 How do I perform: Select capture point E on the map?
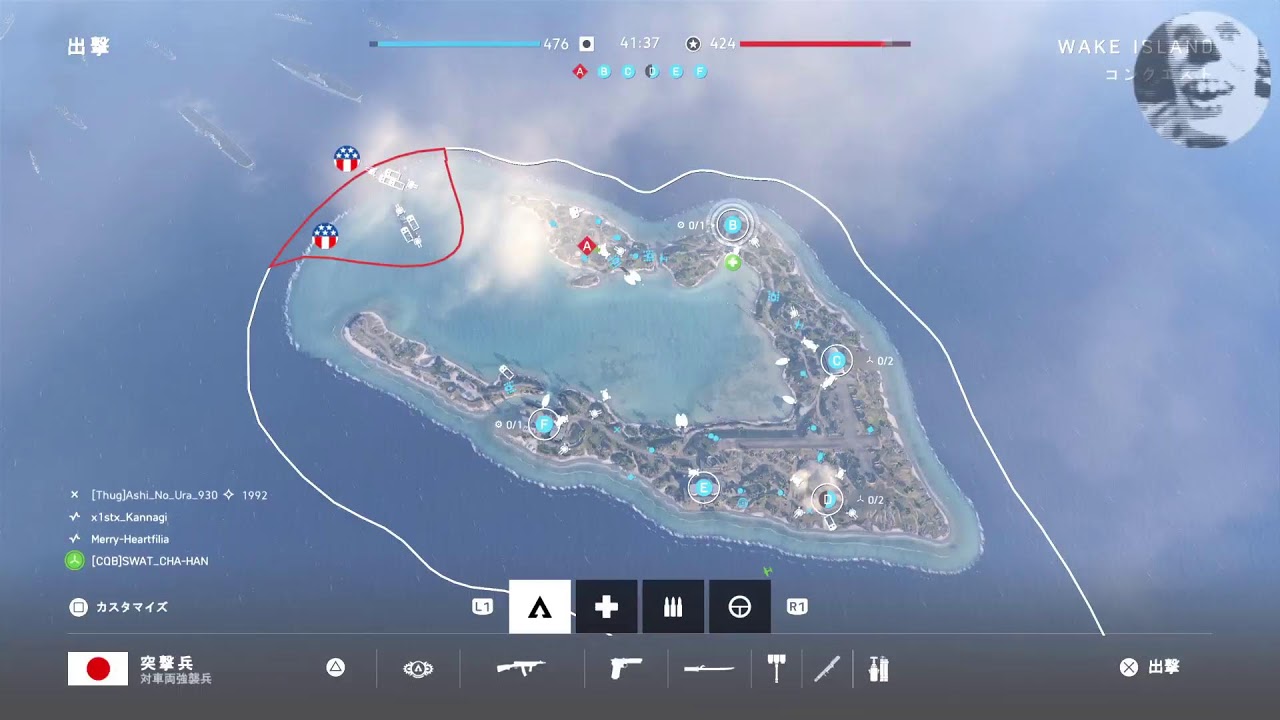704,488
